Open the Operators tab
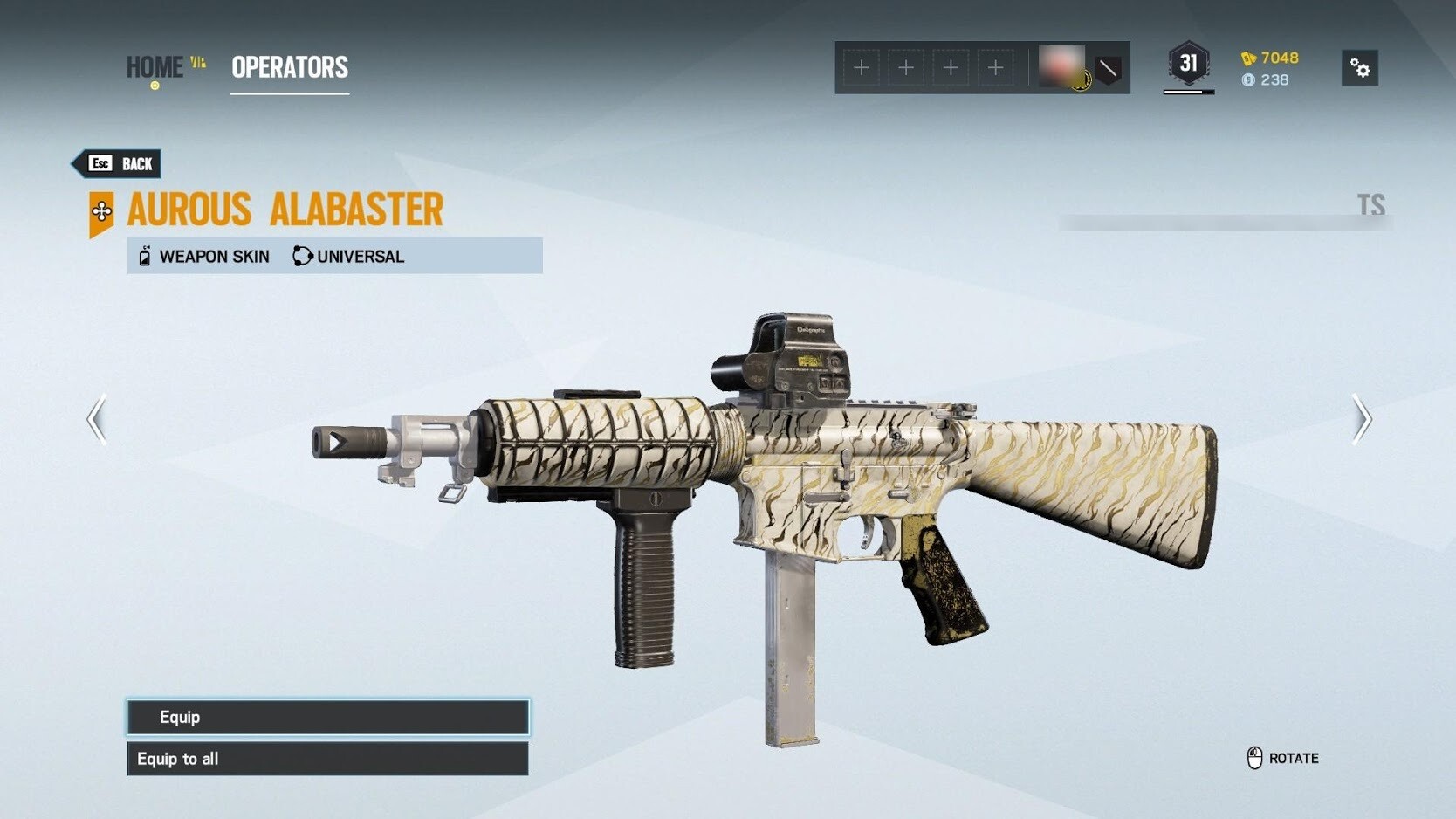The width and height of the screenshot is (1456, 819). (290, 67)
